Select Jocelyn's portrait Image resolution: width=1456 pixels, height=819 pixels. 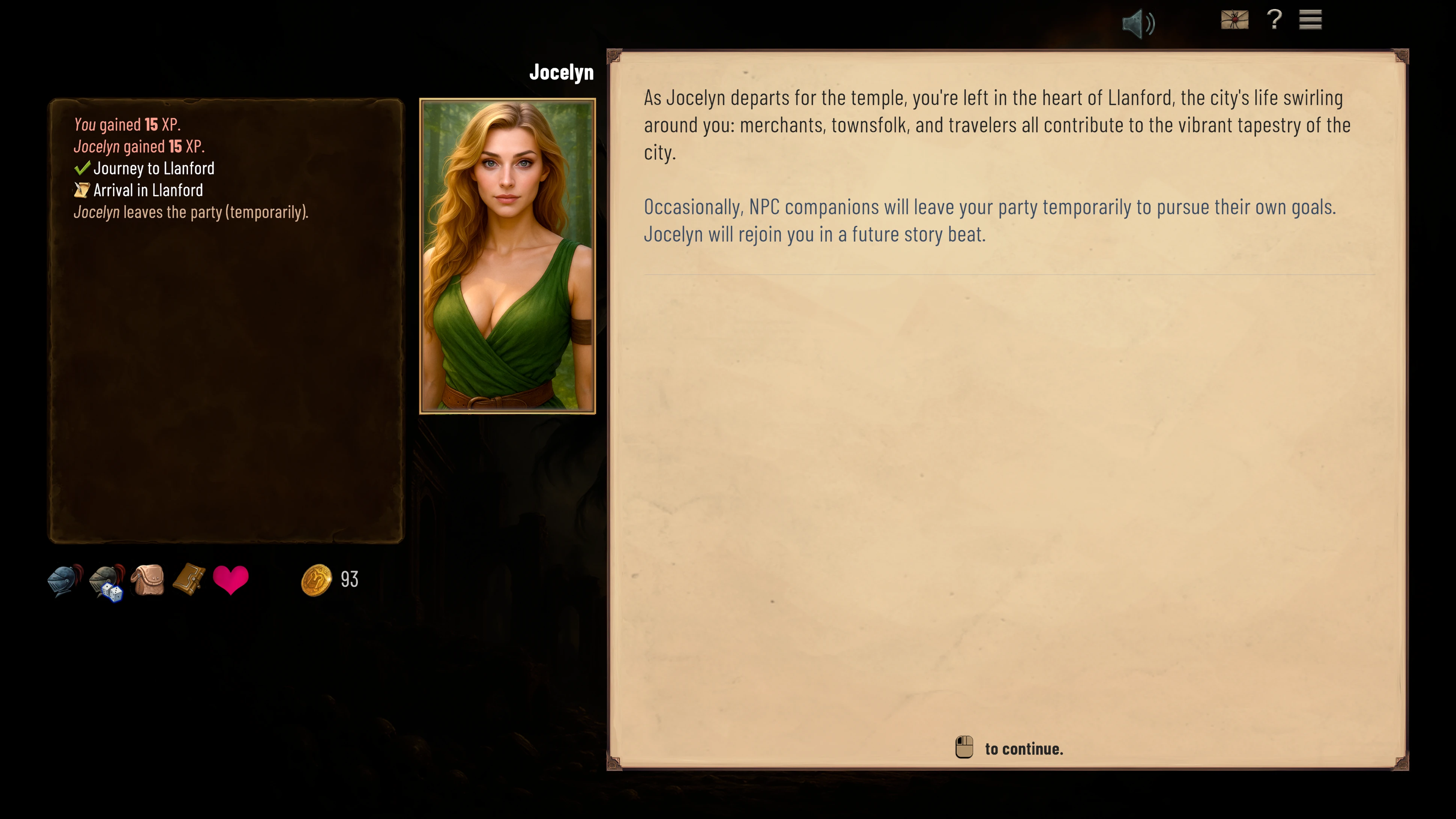point(507,256)
